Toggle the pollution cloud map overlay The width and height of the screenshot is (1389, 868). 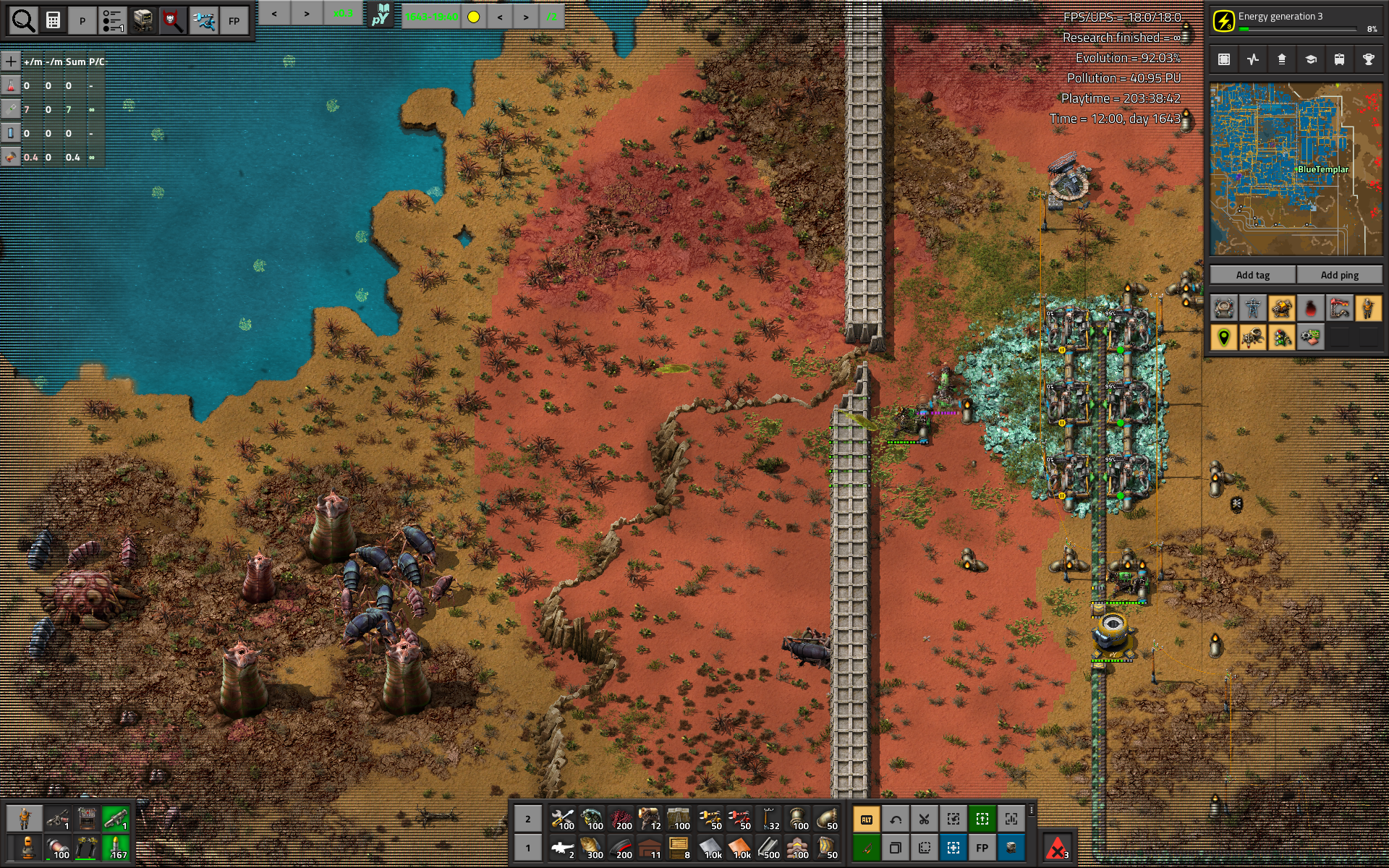coord(1310,309)
